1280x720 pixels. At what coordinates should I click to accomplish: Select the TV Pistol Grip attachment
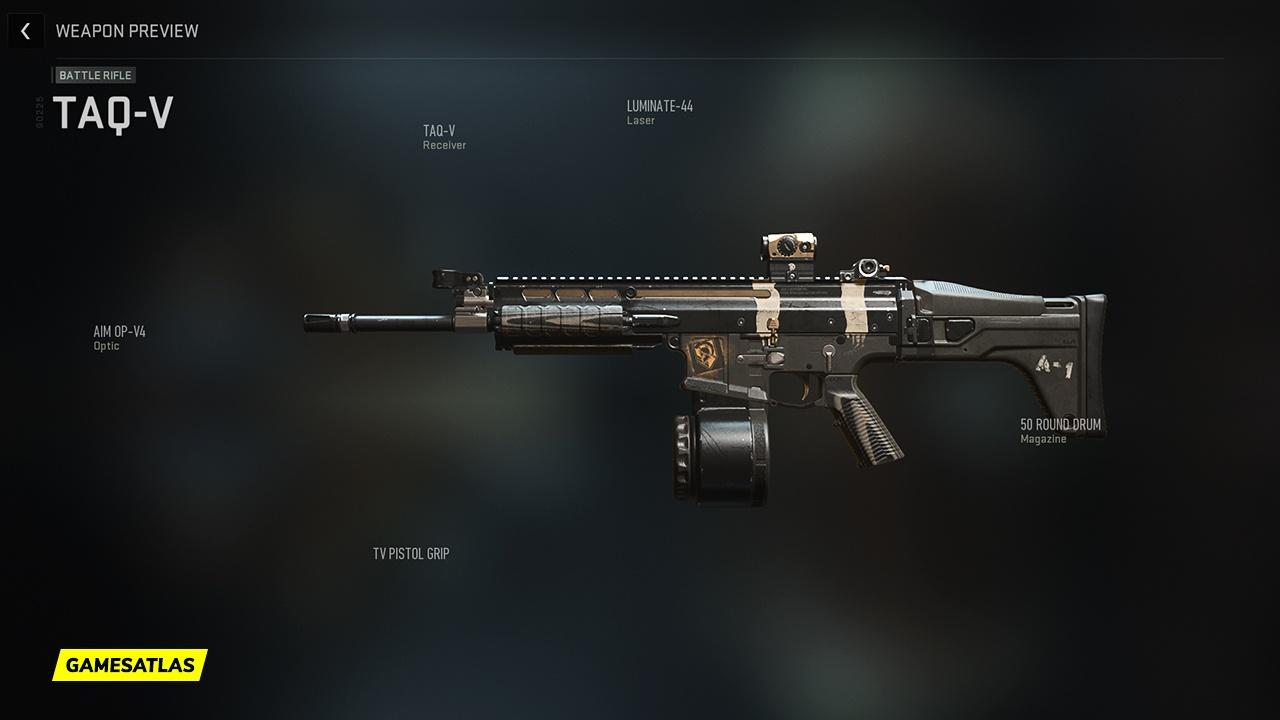click(x=411, y=553)
